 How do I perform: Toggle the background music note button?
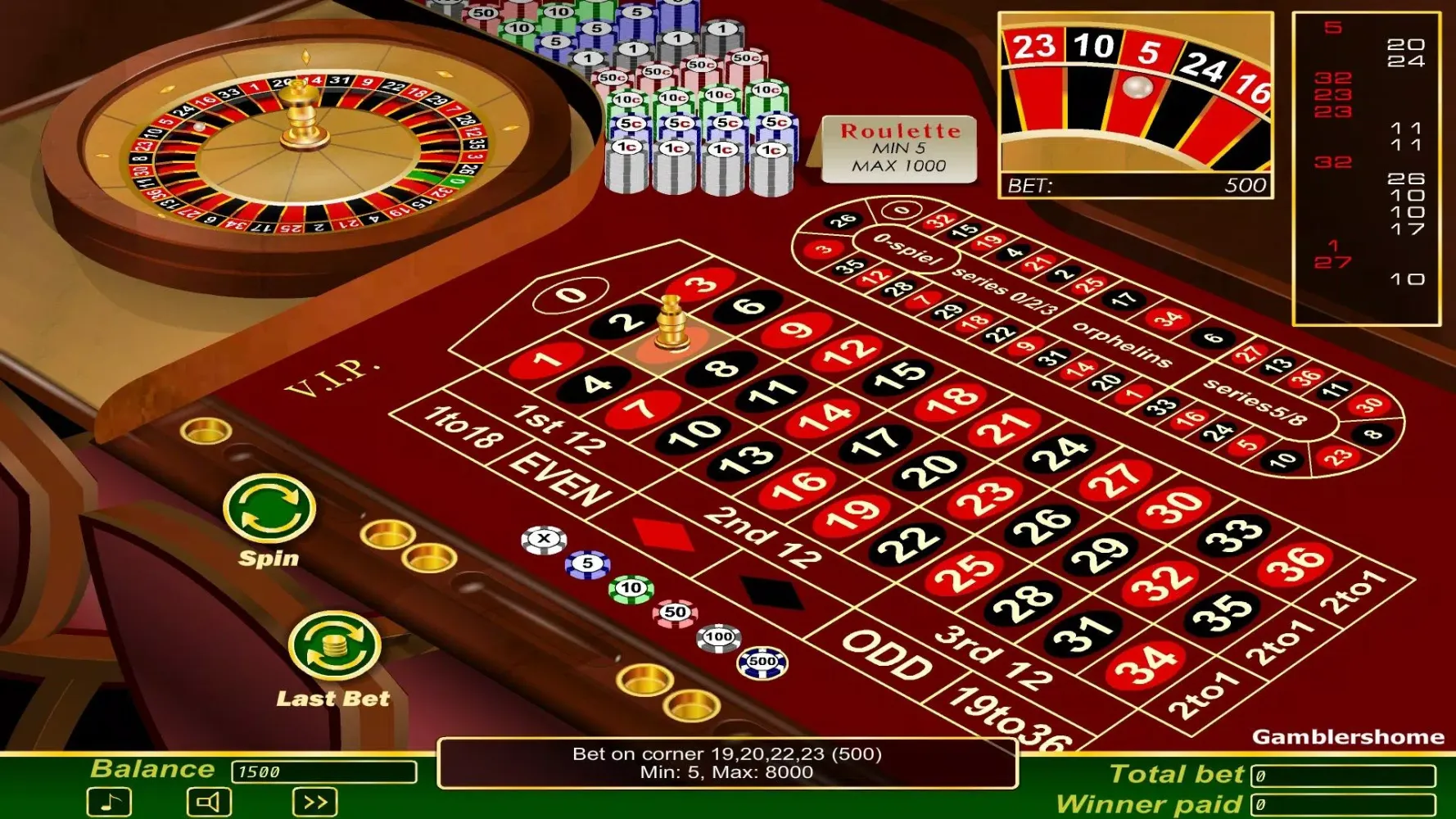pyautogui.click(x=111, y=802)
